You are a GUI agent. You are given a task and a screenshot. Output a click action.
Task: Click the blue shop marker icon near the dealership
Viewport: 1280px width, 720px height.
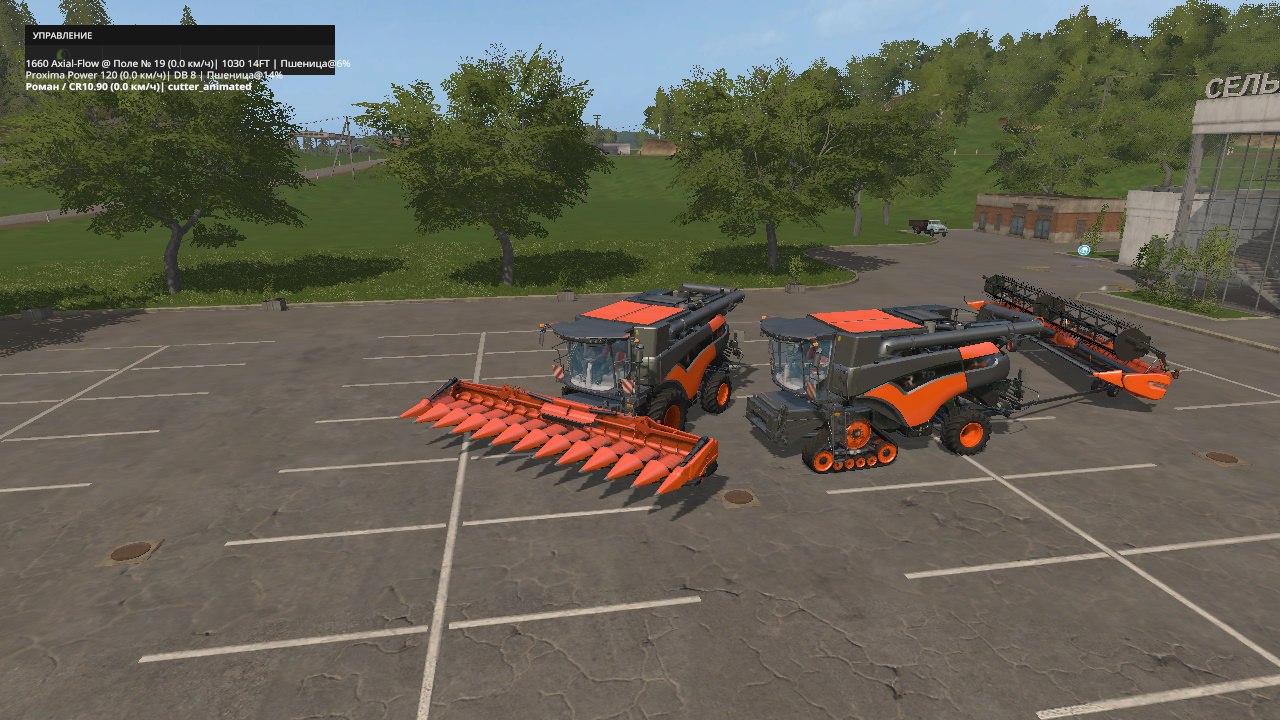[x=1082, y=250]
